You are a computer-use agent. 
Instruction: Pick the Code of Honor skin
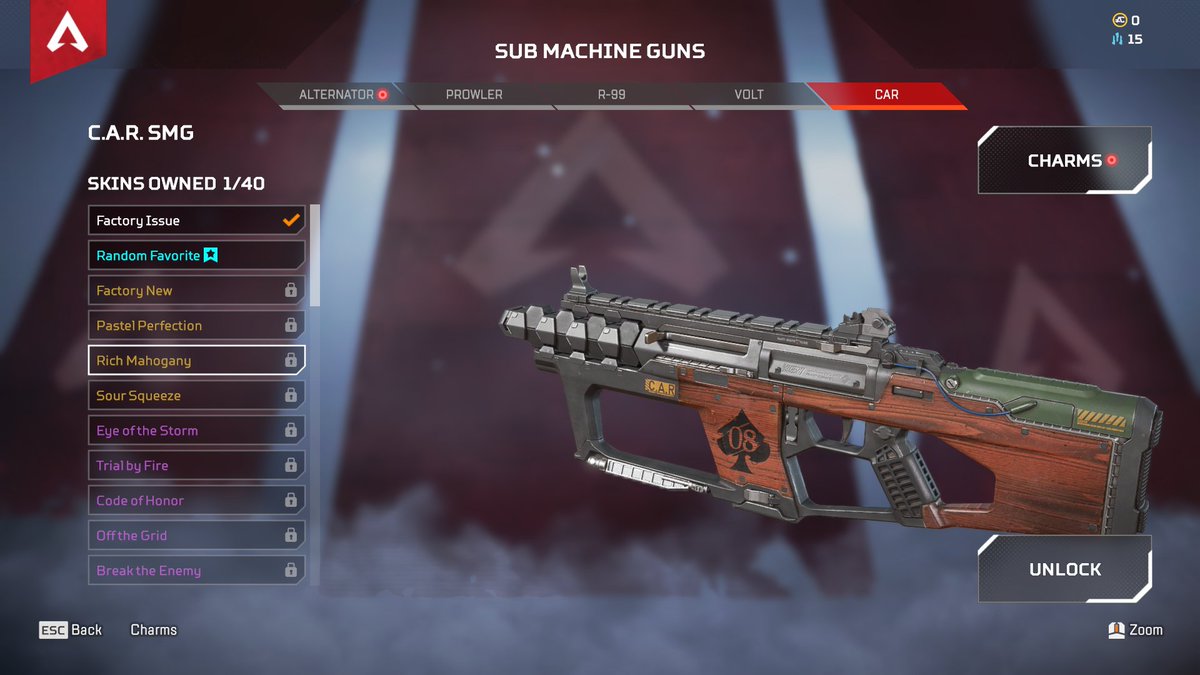coord(196,501)
